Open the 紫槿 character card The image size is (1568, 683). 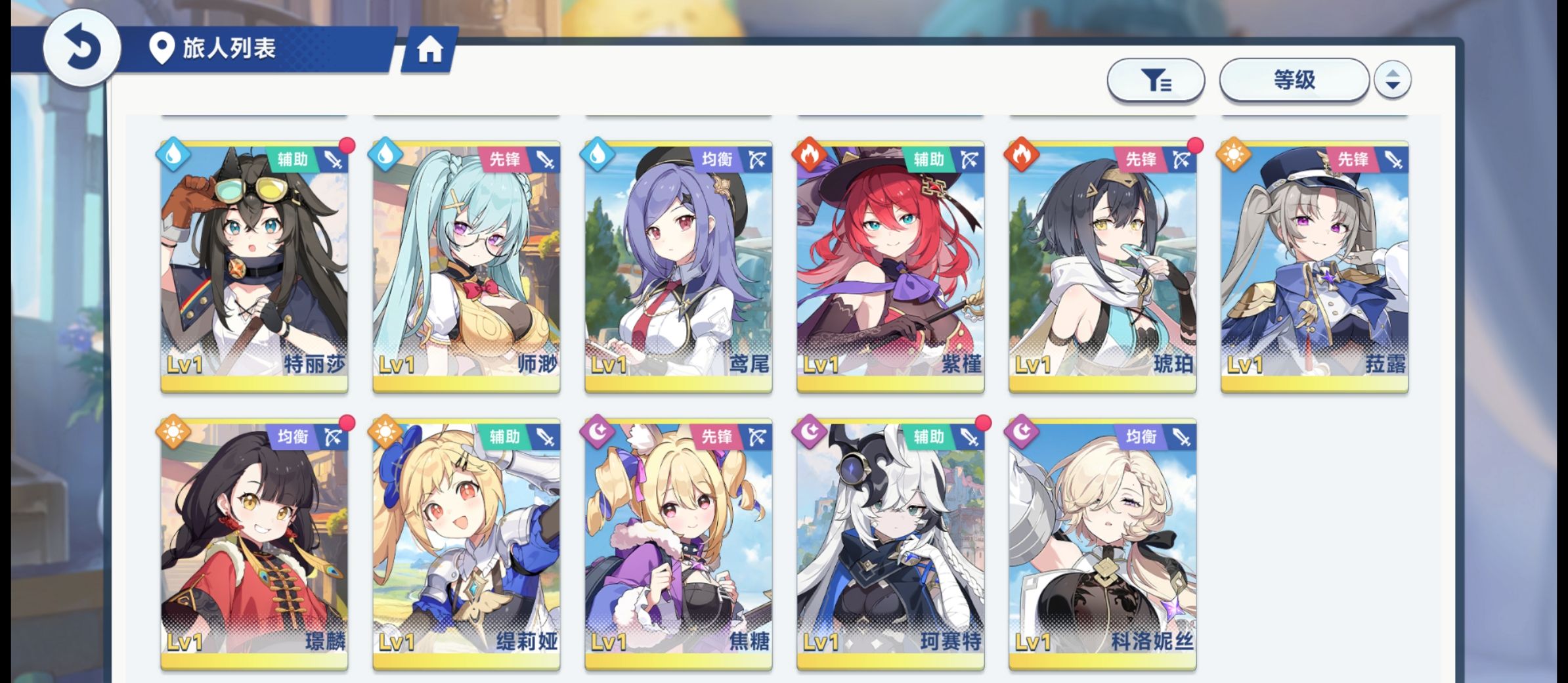click(x=890, y=266)
